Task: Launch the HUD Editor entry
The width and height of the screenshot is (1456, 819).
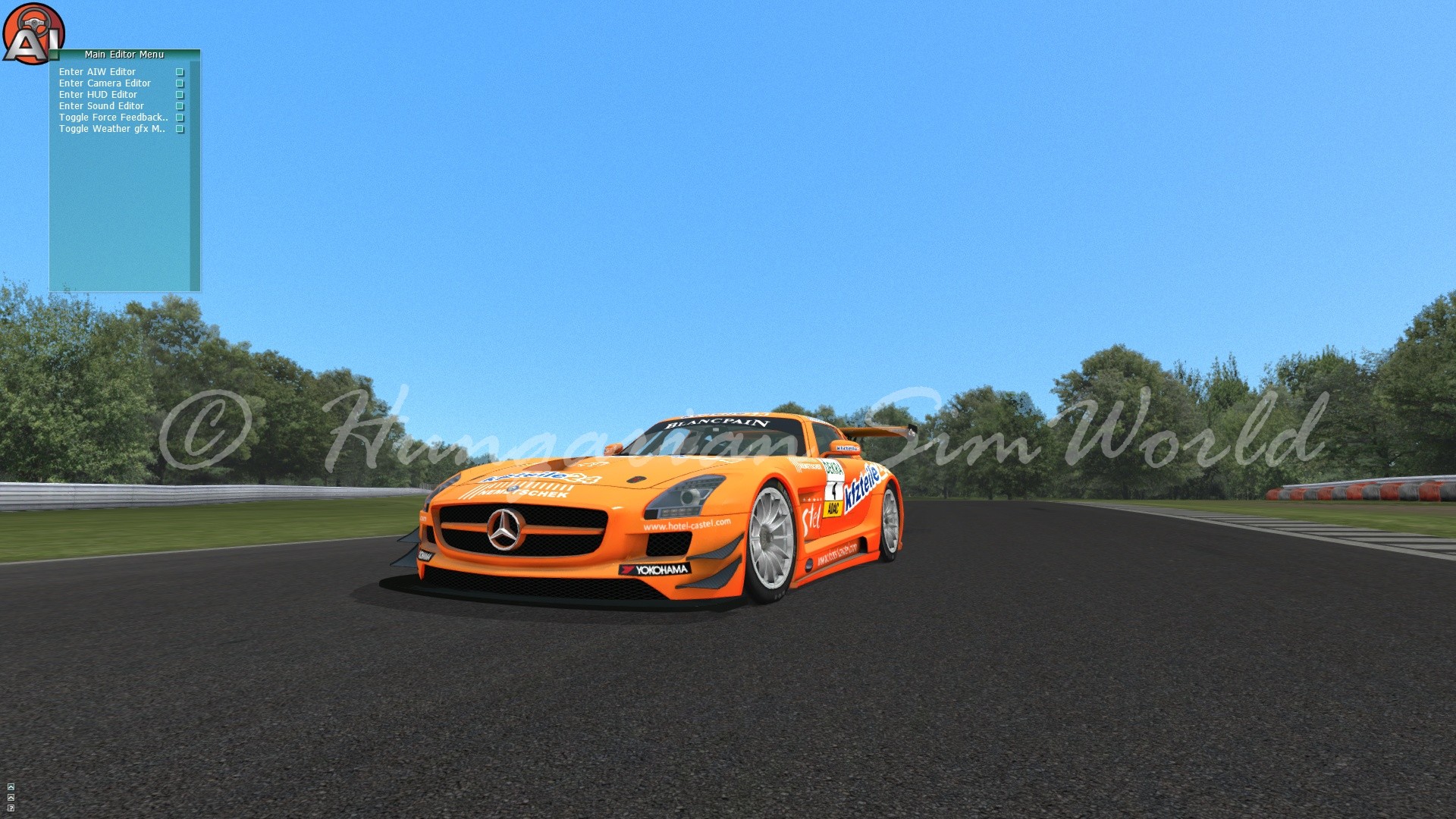Action: tap(98, 95)
